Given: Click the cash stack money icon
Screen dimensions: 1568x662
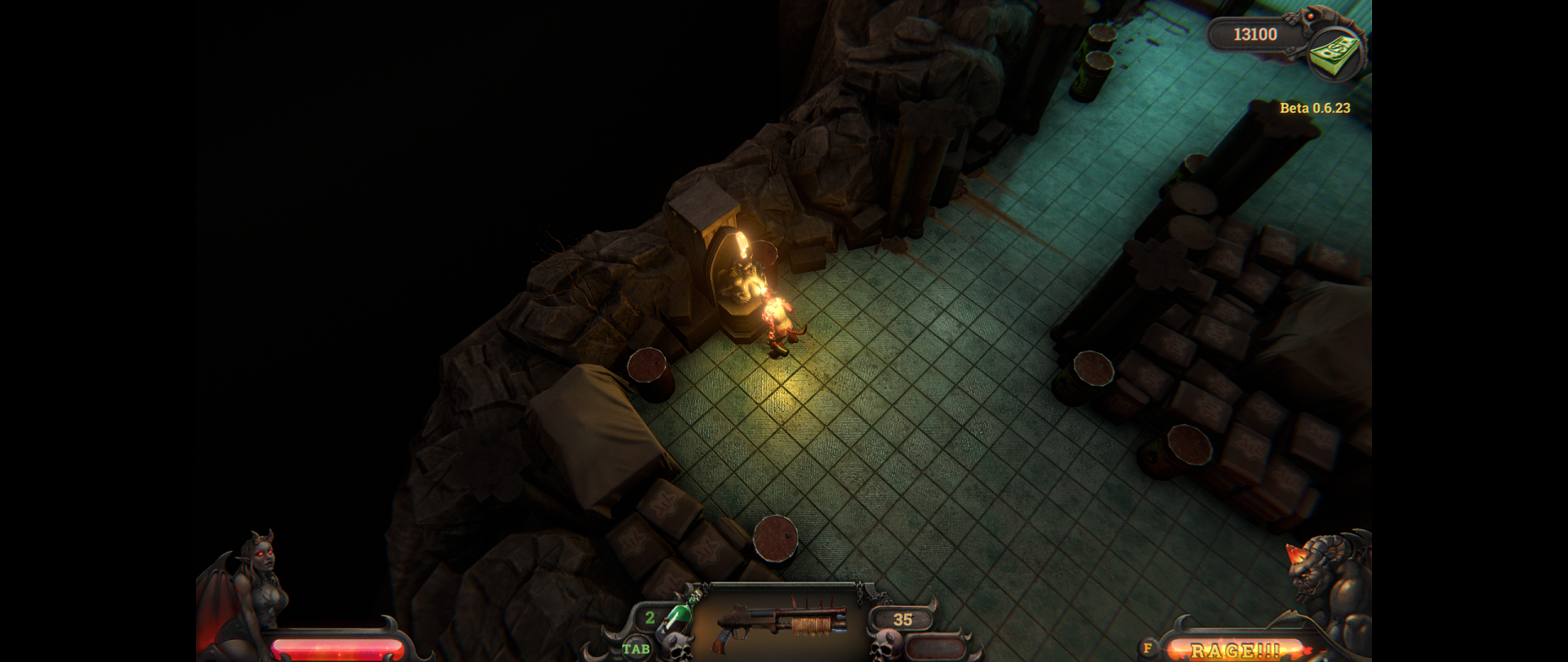Looking at the screenshot, I should click(1334, 52).
